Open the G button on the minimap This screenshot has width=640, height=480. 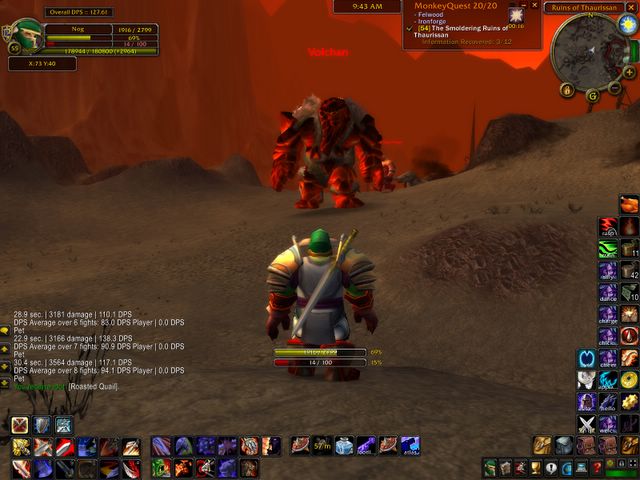tap(592, 95)
